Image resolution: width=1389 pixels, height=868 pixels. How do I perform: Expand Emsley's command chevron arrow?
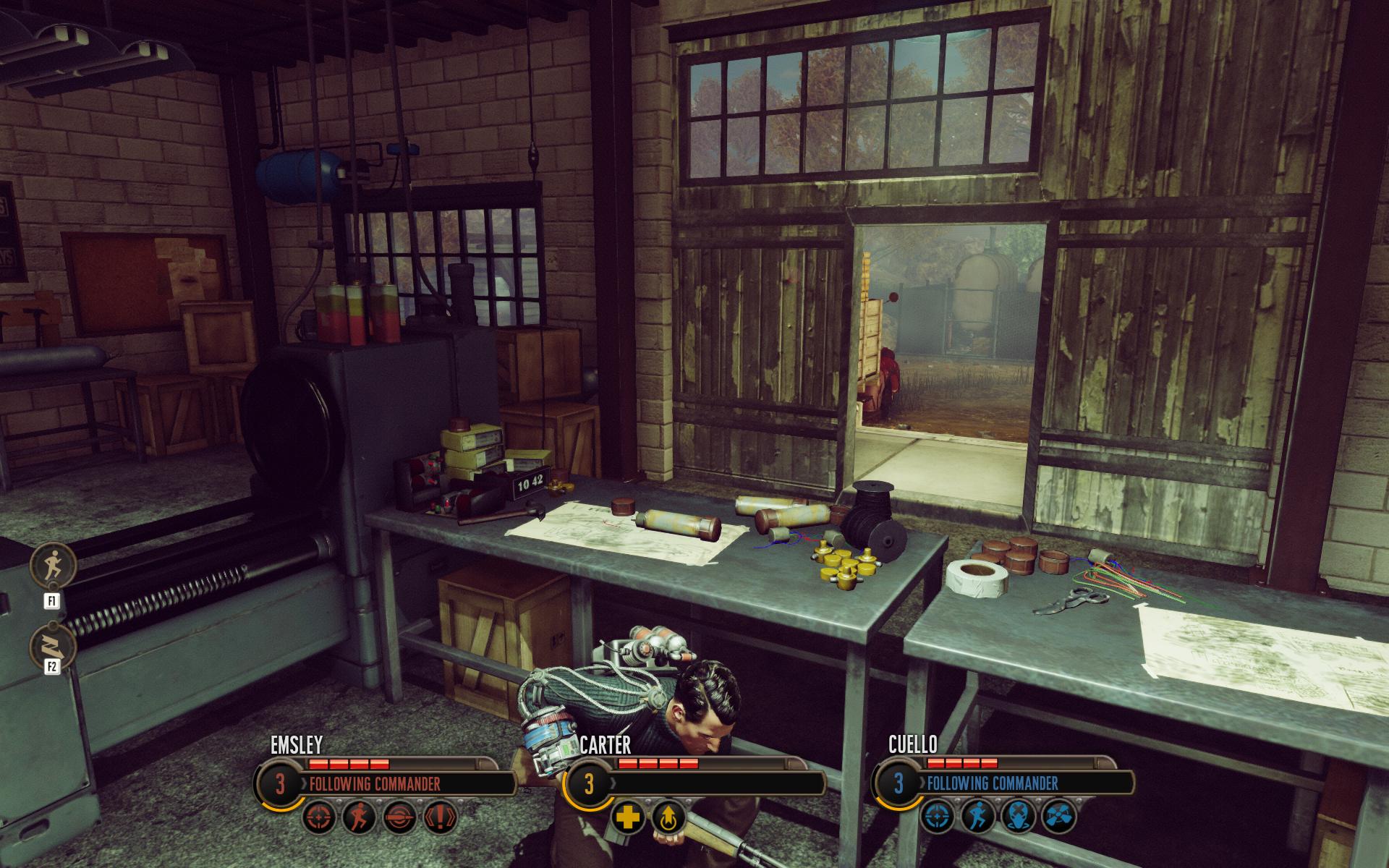click(303, 784)
